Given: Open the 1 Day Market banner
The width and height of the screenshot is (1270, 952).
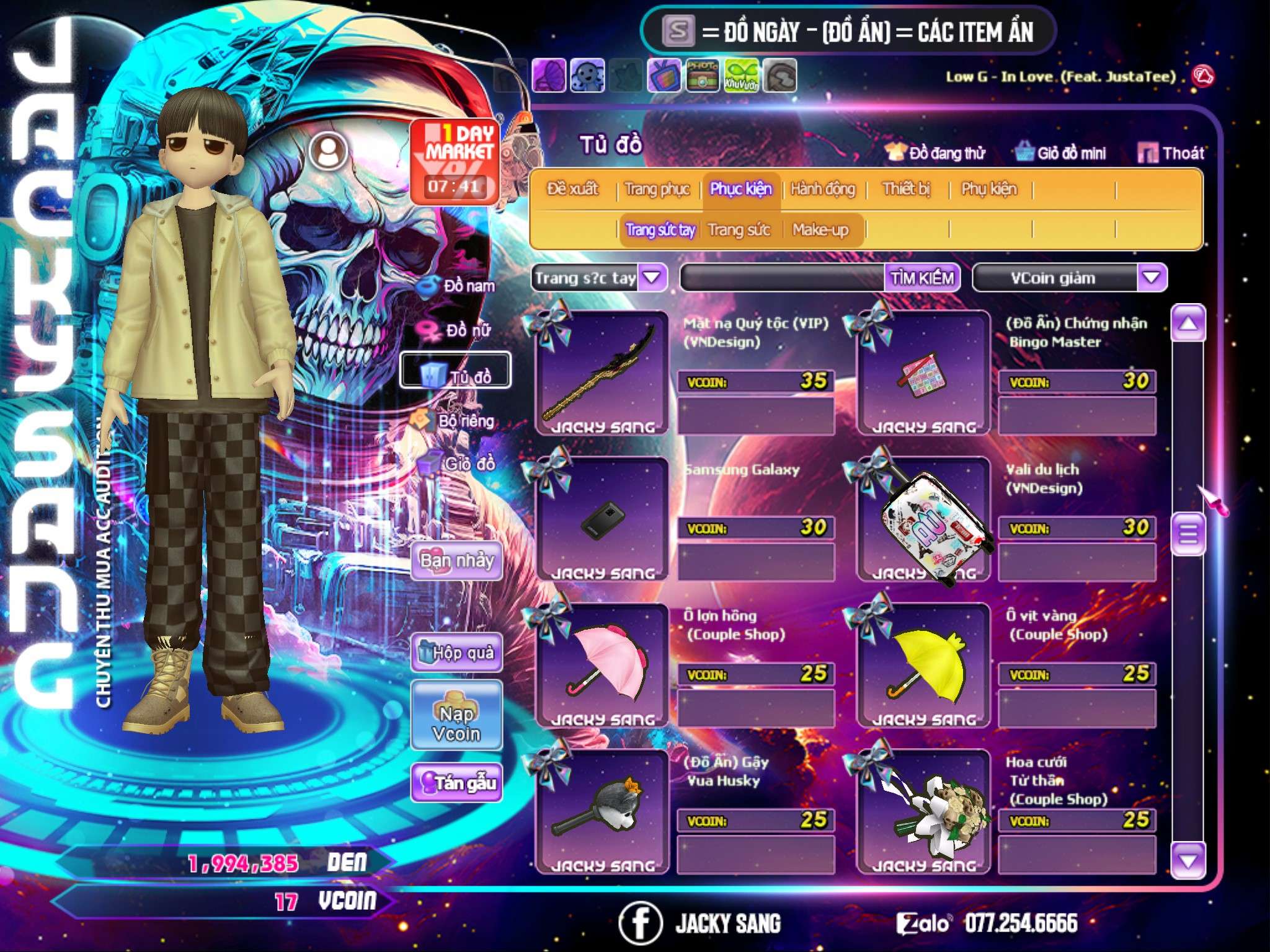Looking at the screenshot, I should tap(456, 162).
